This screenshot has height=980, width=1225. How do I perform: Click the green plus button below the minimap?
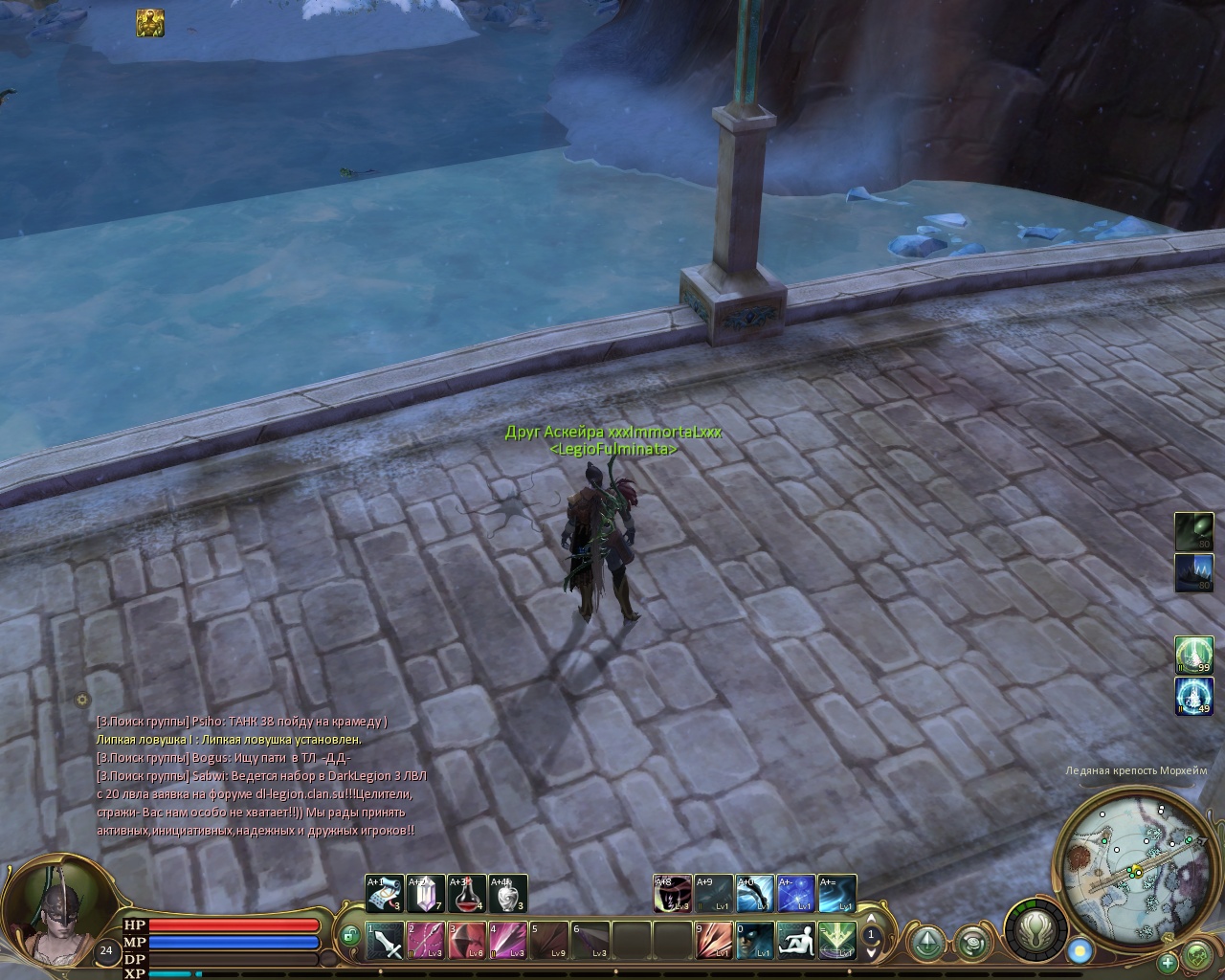(1168, 962)
